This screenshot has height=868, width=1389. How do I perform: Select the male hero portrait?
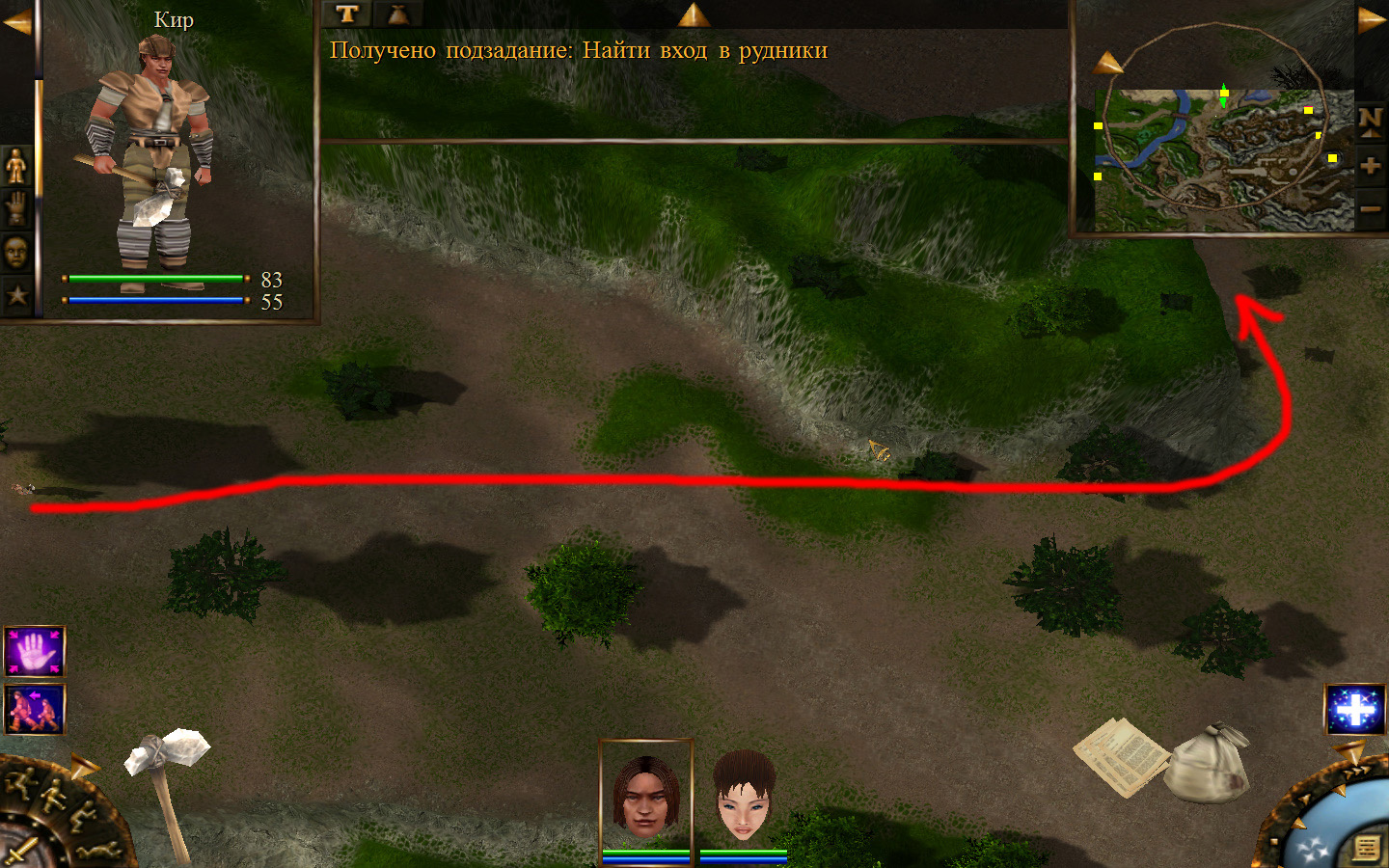[x=645, y=795]
